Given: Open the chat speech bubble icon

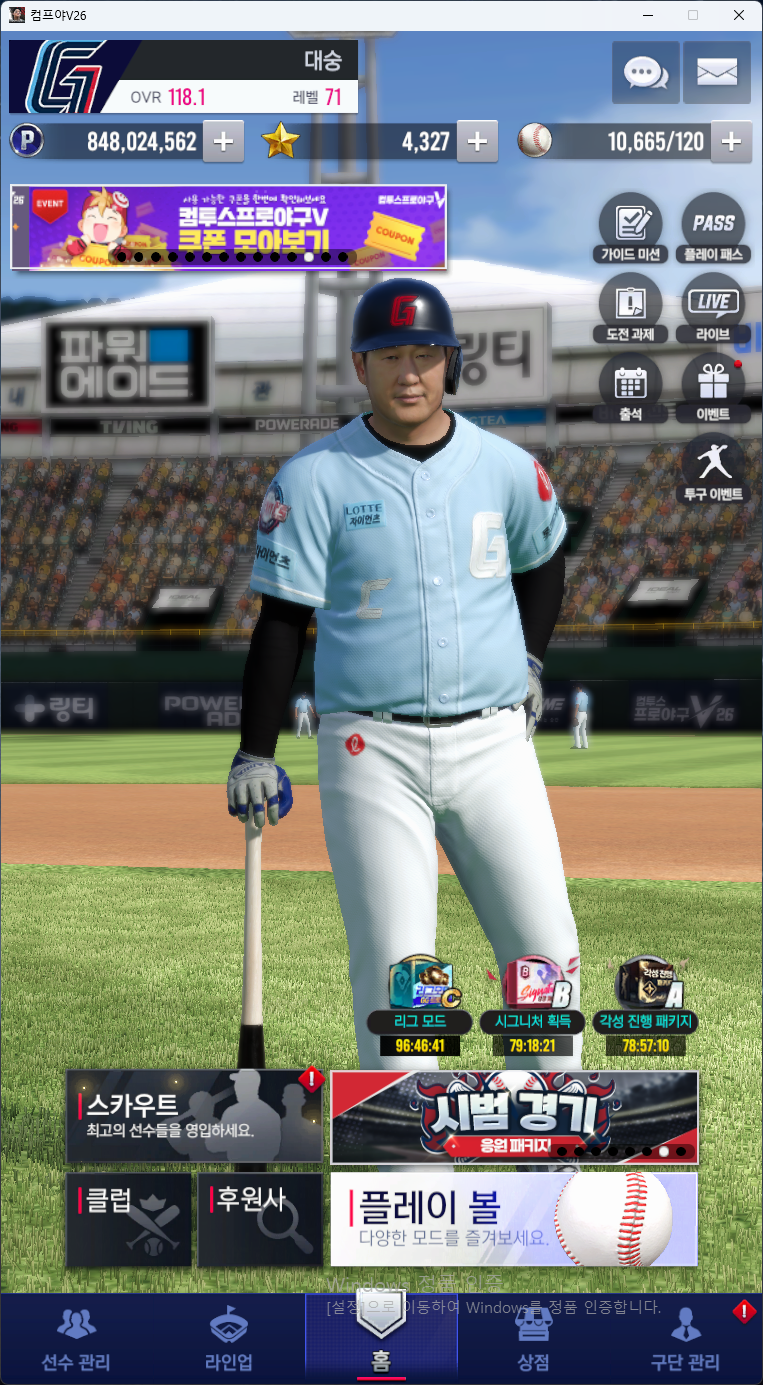Looking at the screenshot, I should click(645, 72).
